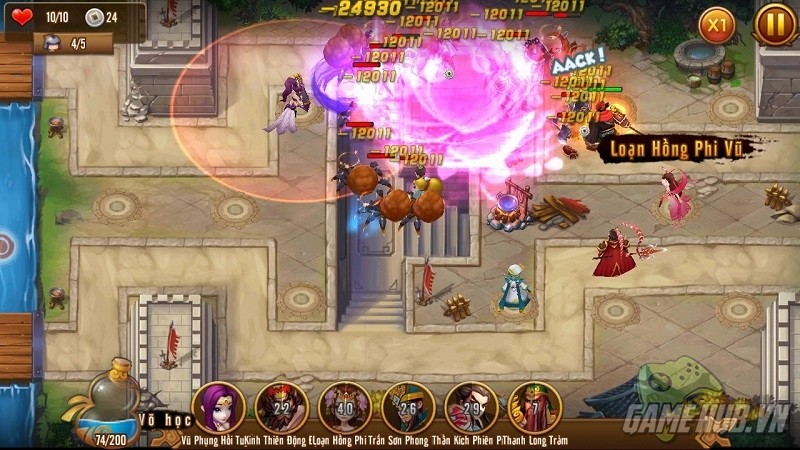Activate the Vũ Phụng Hồi Tuyết skill
Screen dimensions: 800x450
tap(218, 406)
